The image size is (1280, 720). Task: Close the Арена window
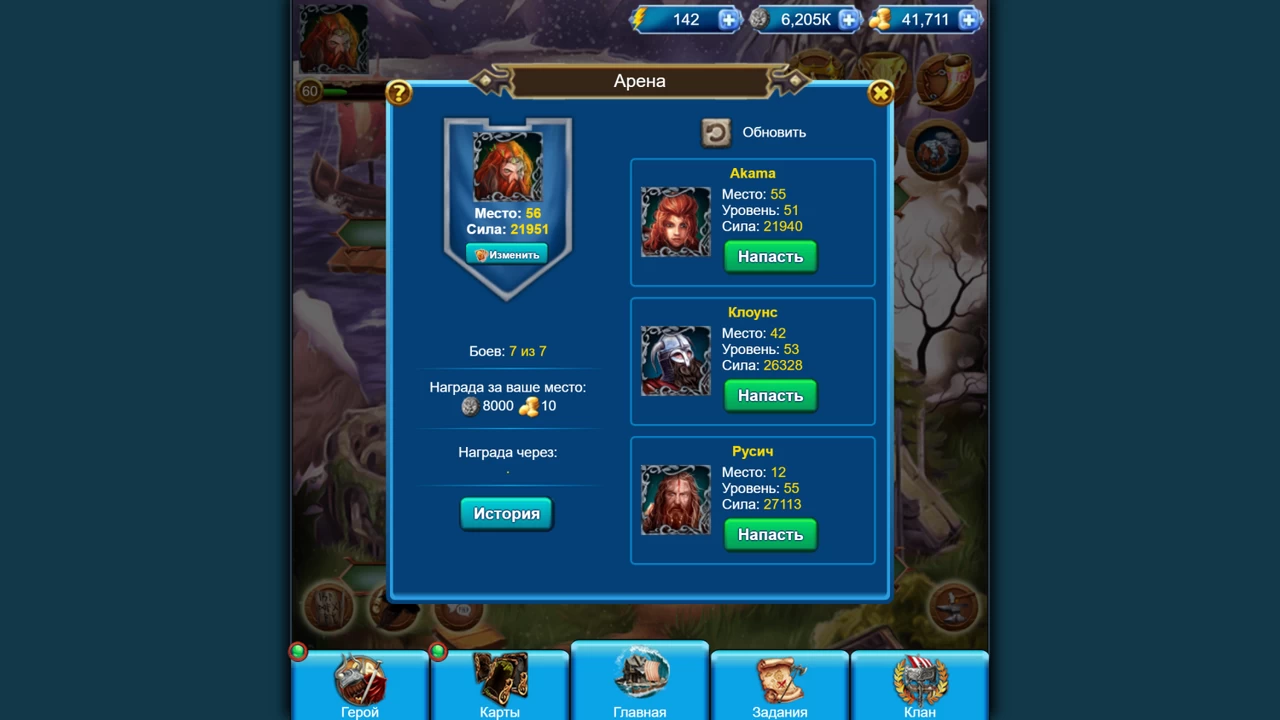pos(880,93)
